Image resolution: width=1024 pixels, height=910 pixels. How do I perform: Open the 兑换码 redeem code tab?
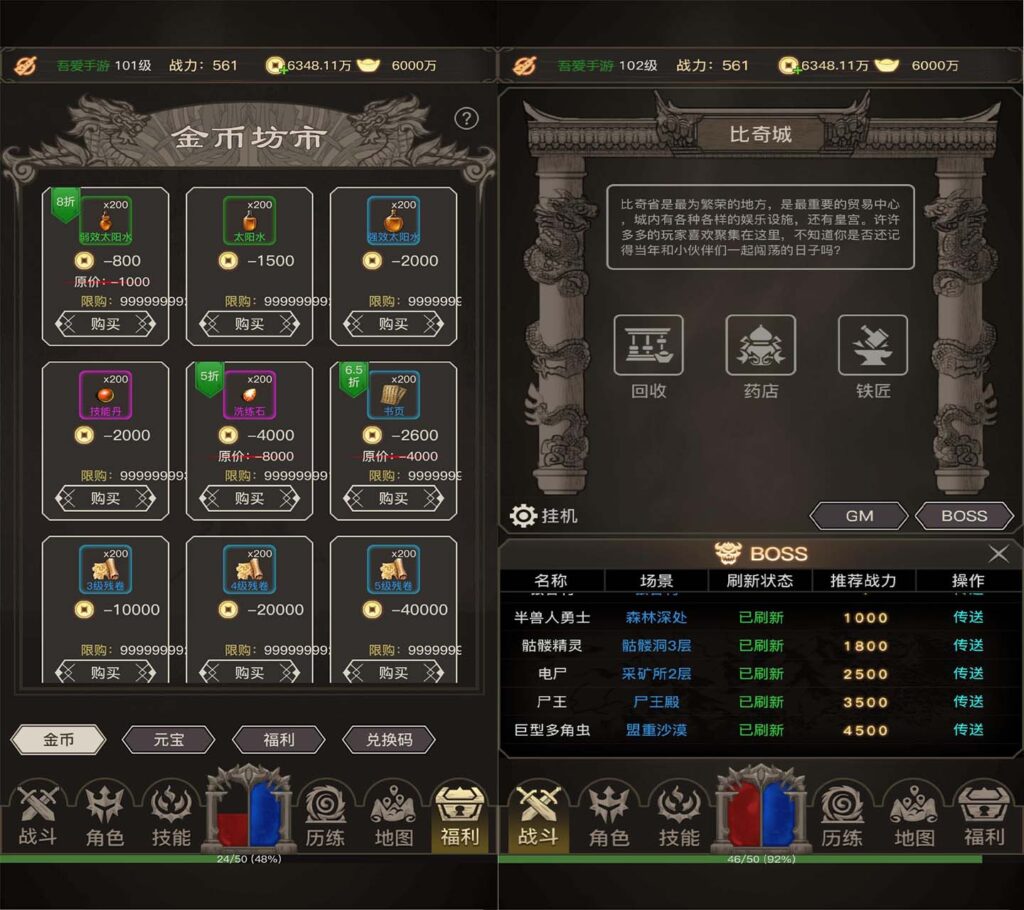(389, 740)
